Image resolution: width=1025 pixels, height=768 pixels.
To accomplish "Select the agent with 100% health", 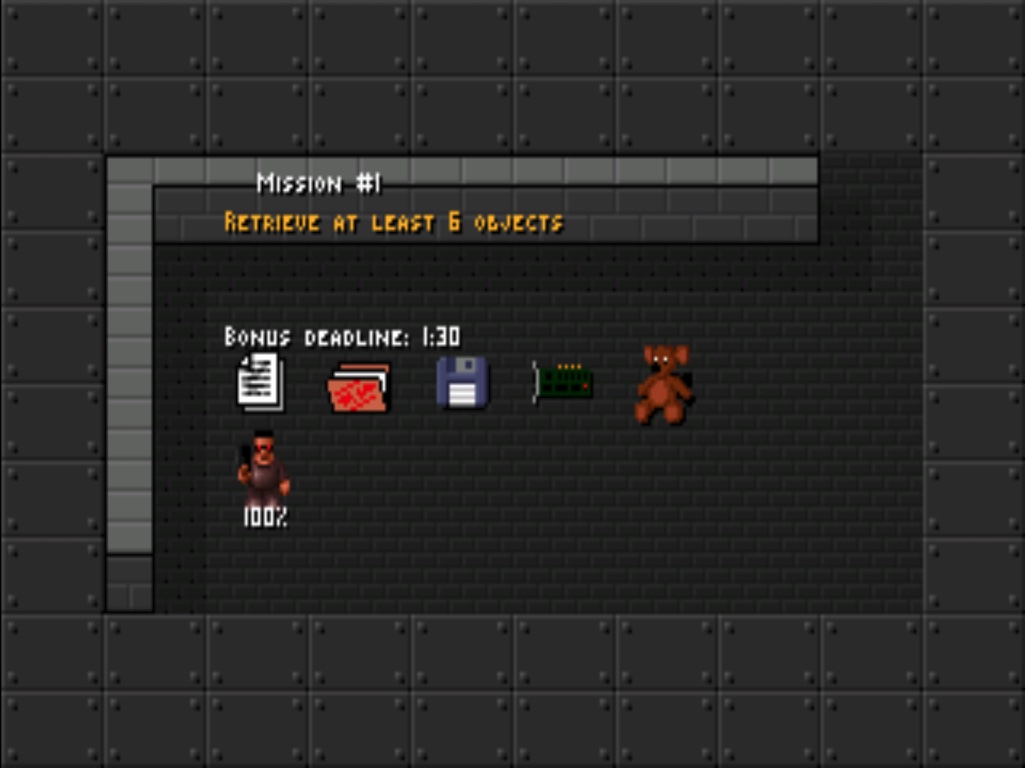I will pos(264,472).
